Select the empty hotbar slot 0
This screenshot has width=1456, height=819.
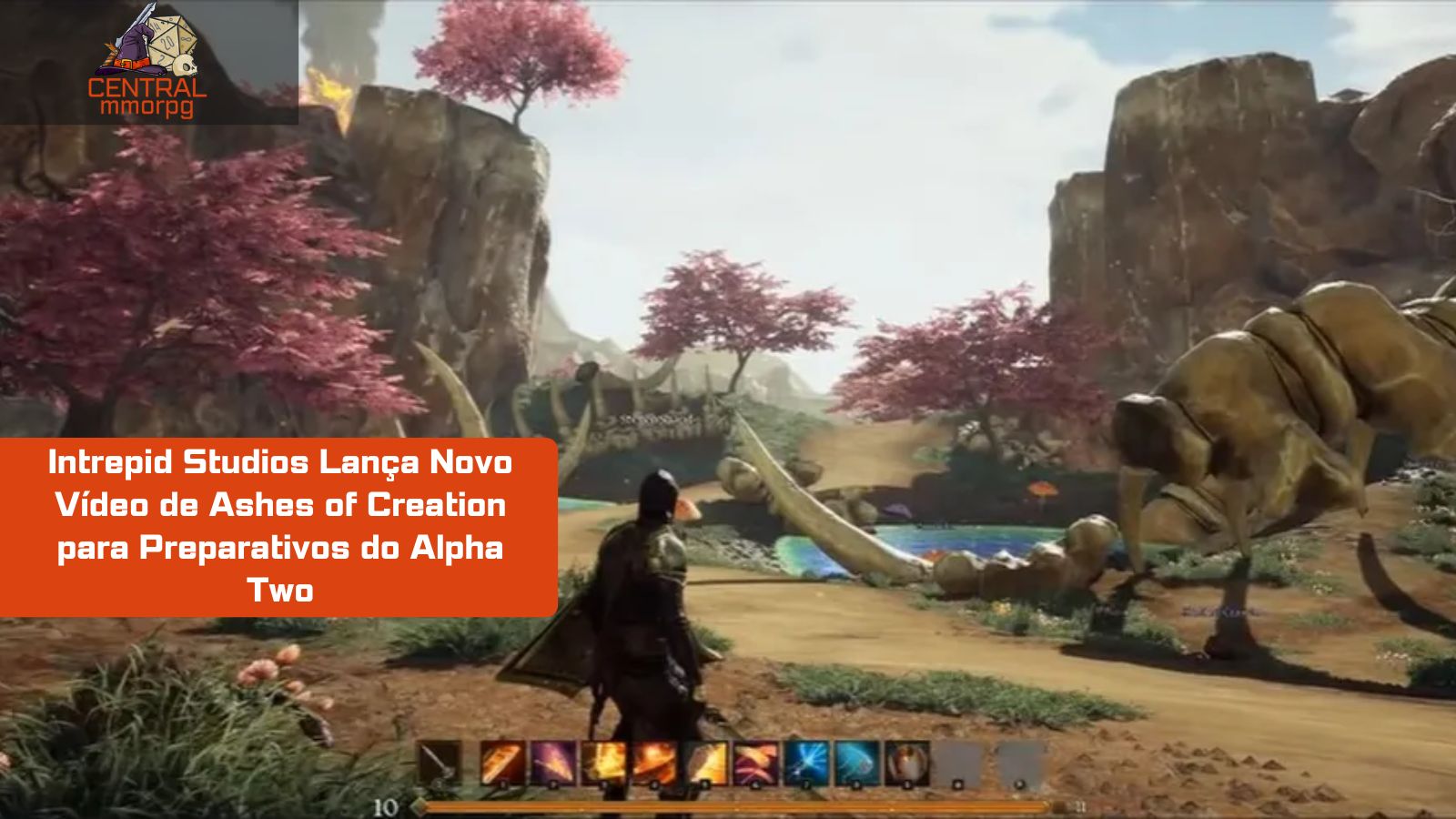point(958,763)
